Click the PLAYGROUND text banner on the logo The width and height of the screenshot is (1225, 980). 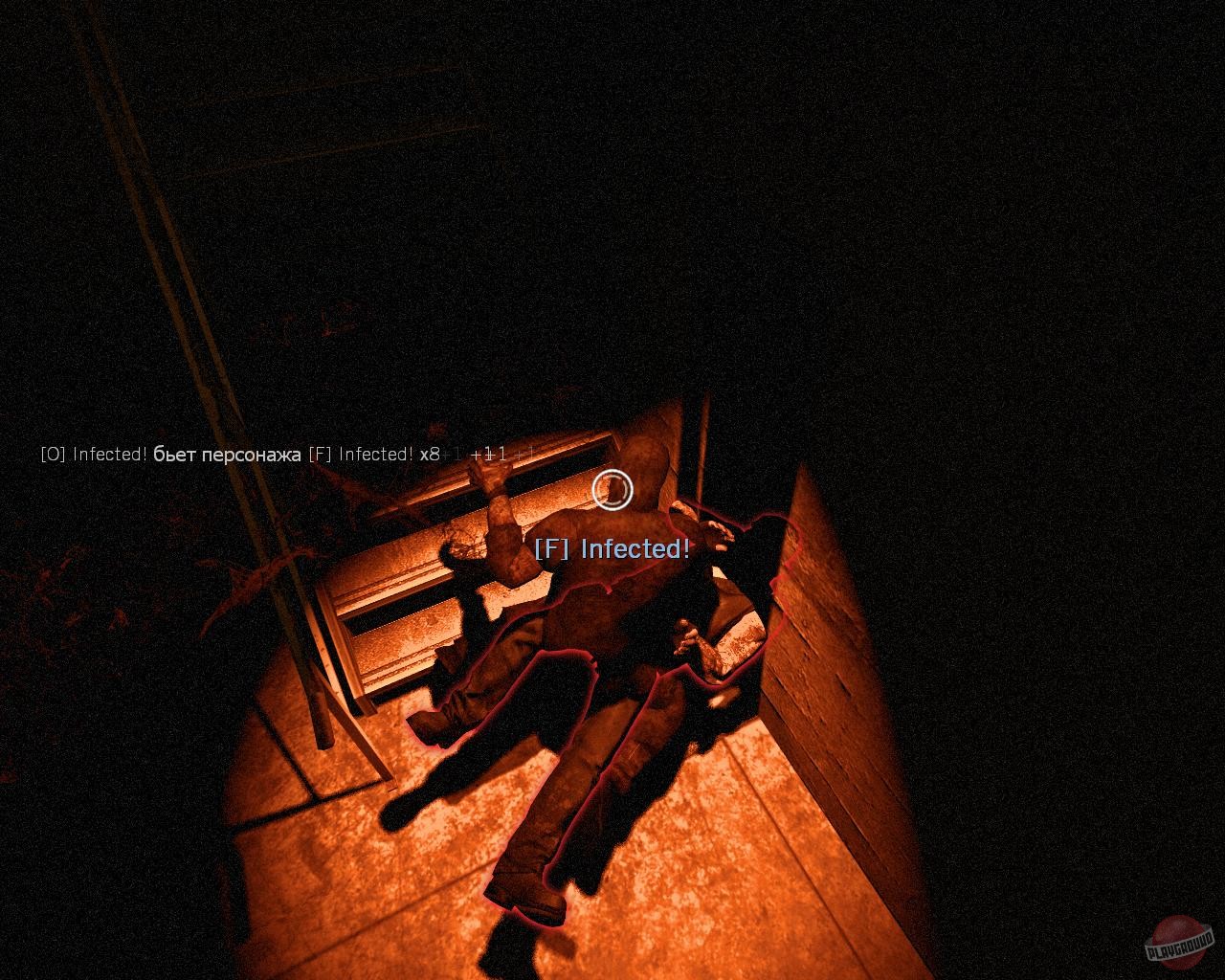point(1179,949)
